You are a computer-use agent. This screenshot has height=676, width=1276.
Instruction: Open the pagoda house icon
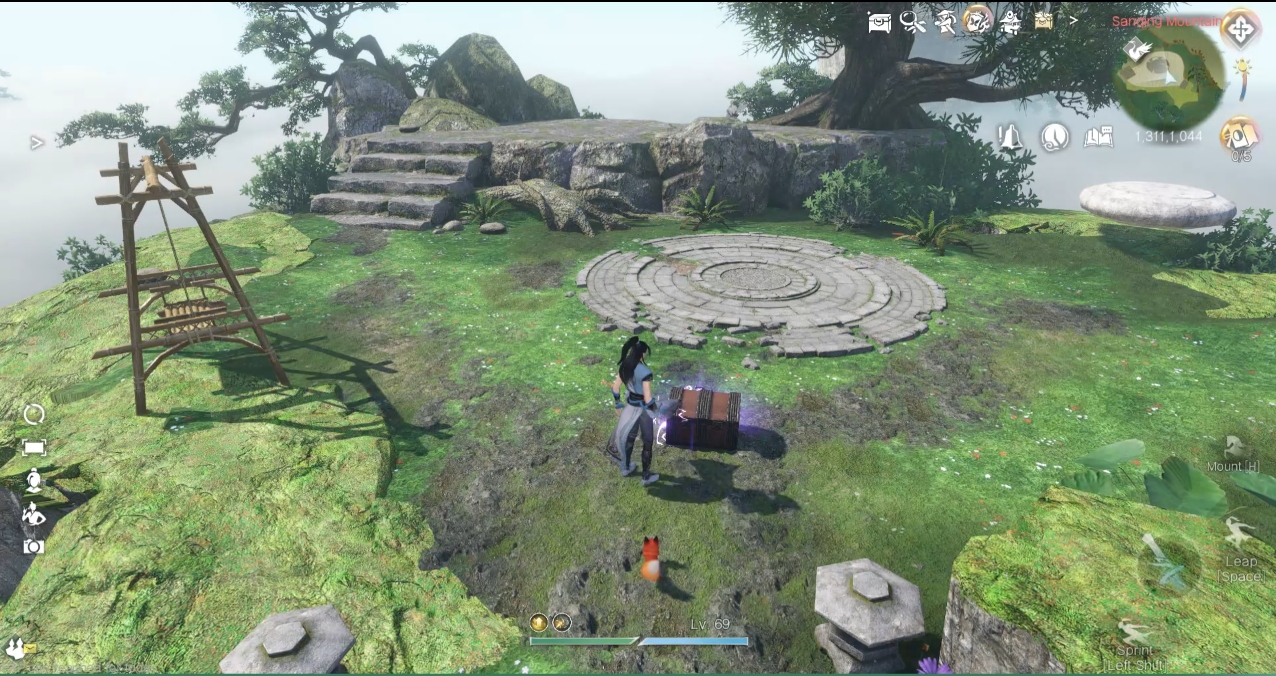point(1011,22)
